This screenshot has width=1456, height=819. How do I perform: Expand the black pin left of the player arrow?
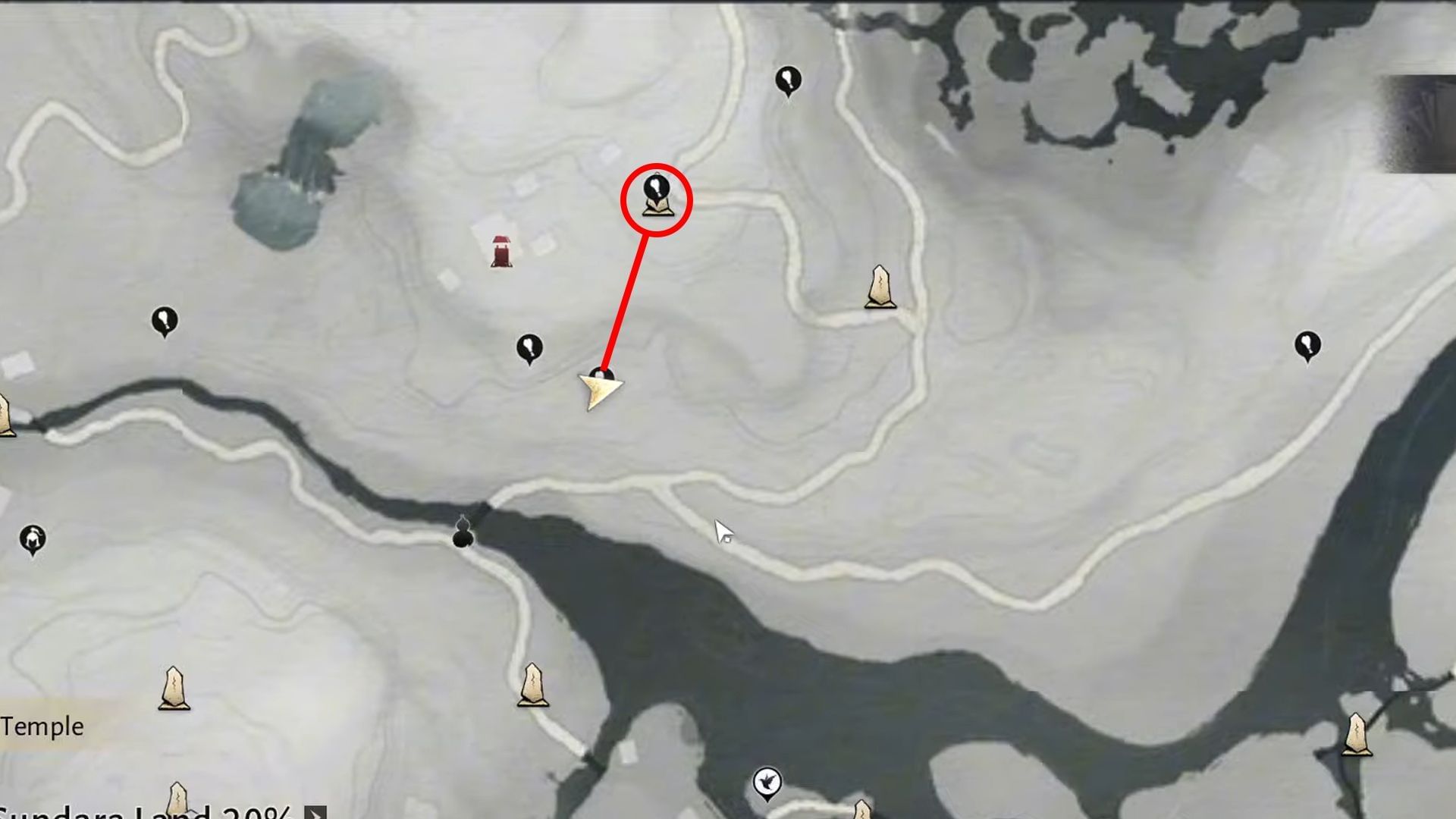[529, 347]
